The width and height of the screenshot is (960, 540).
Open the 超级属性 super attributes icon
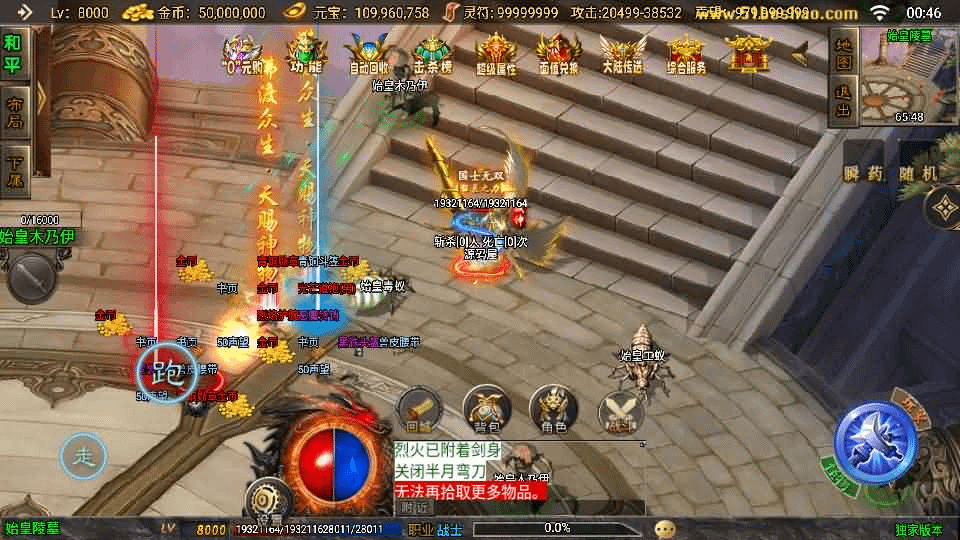point(496,53)
